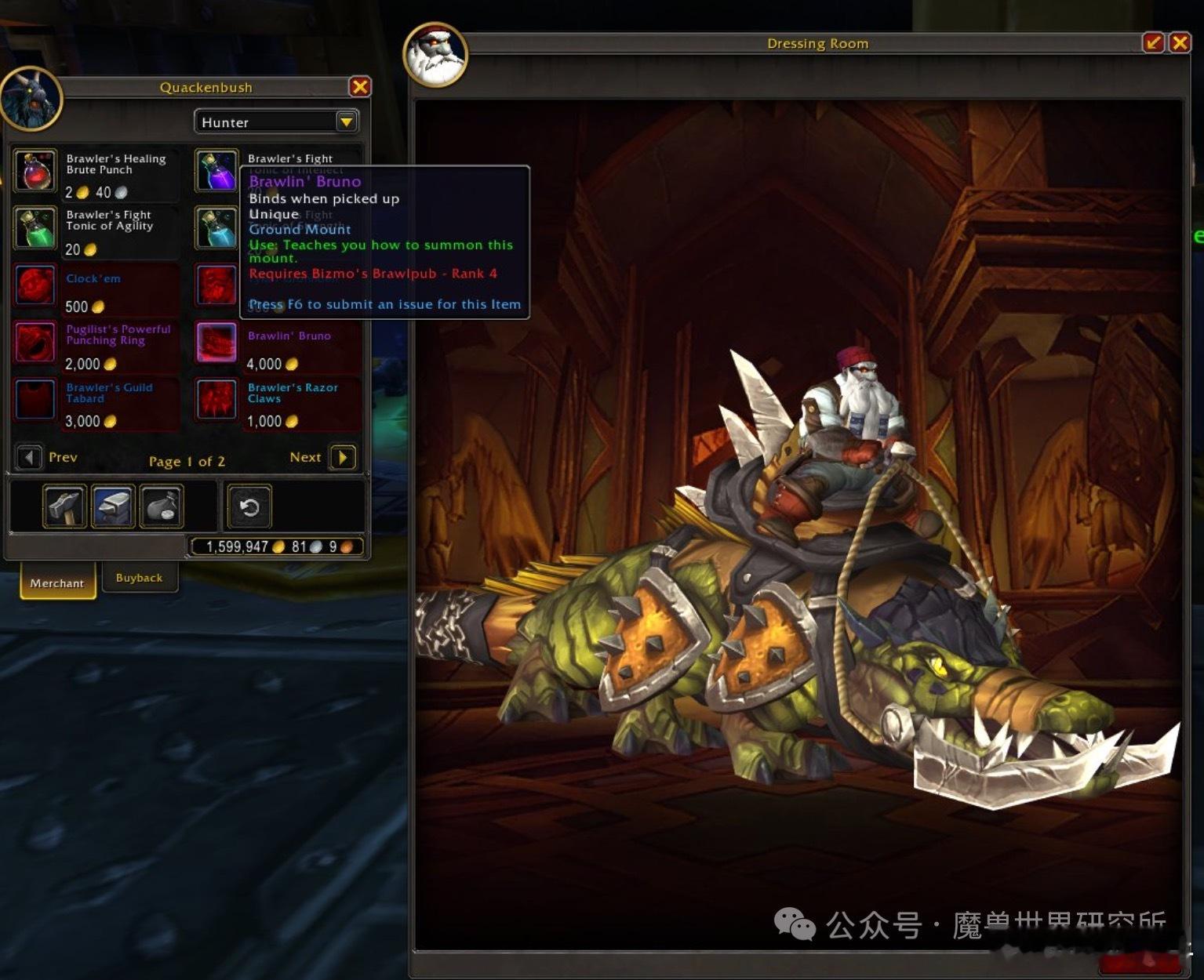The image size is (1204, 980).
Task: Select Brawler's Guild Tabard item
Action: coord(35,400)
